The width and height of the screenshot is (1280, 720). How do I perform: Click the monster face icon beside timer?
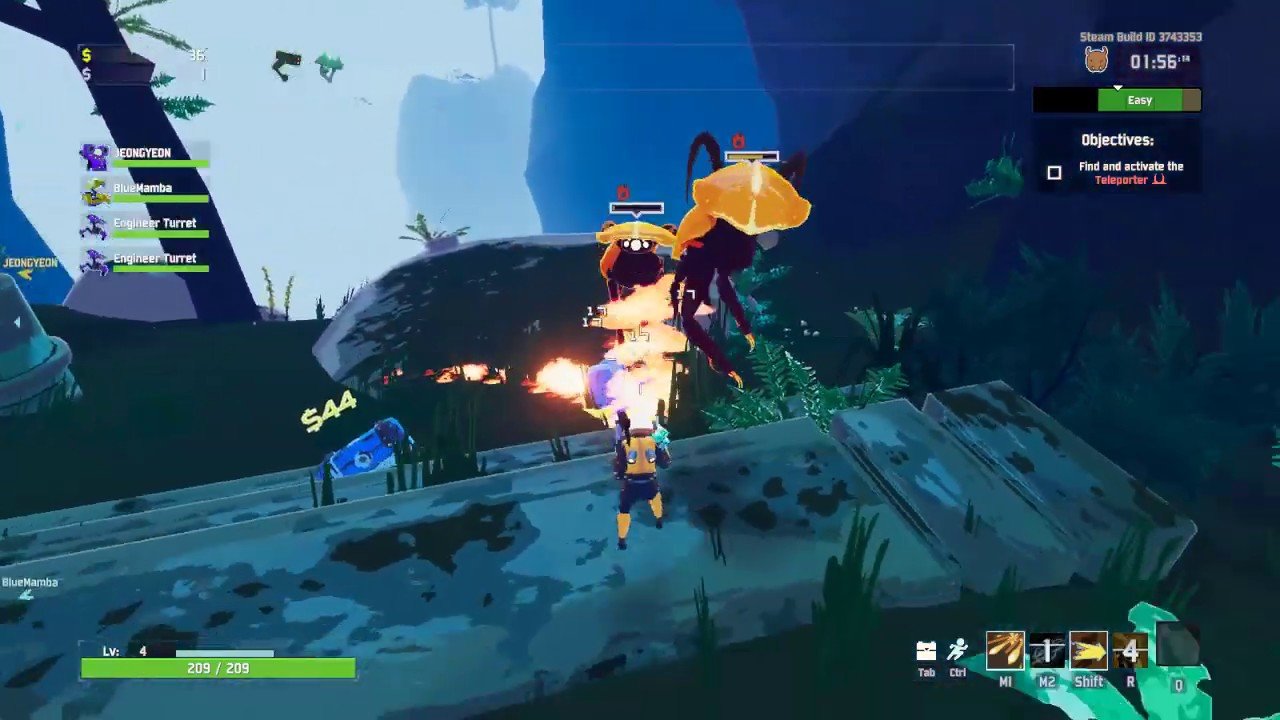pos(1097,61)
